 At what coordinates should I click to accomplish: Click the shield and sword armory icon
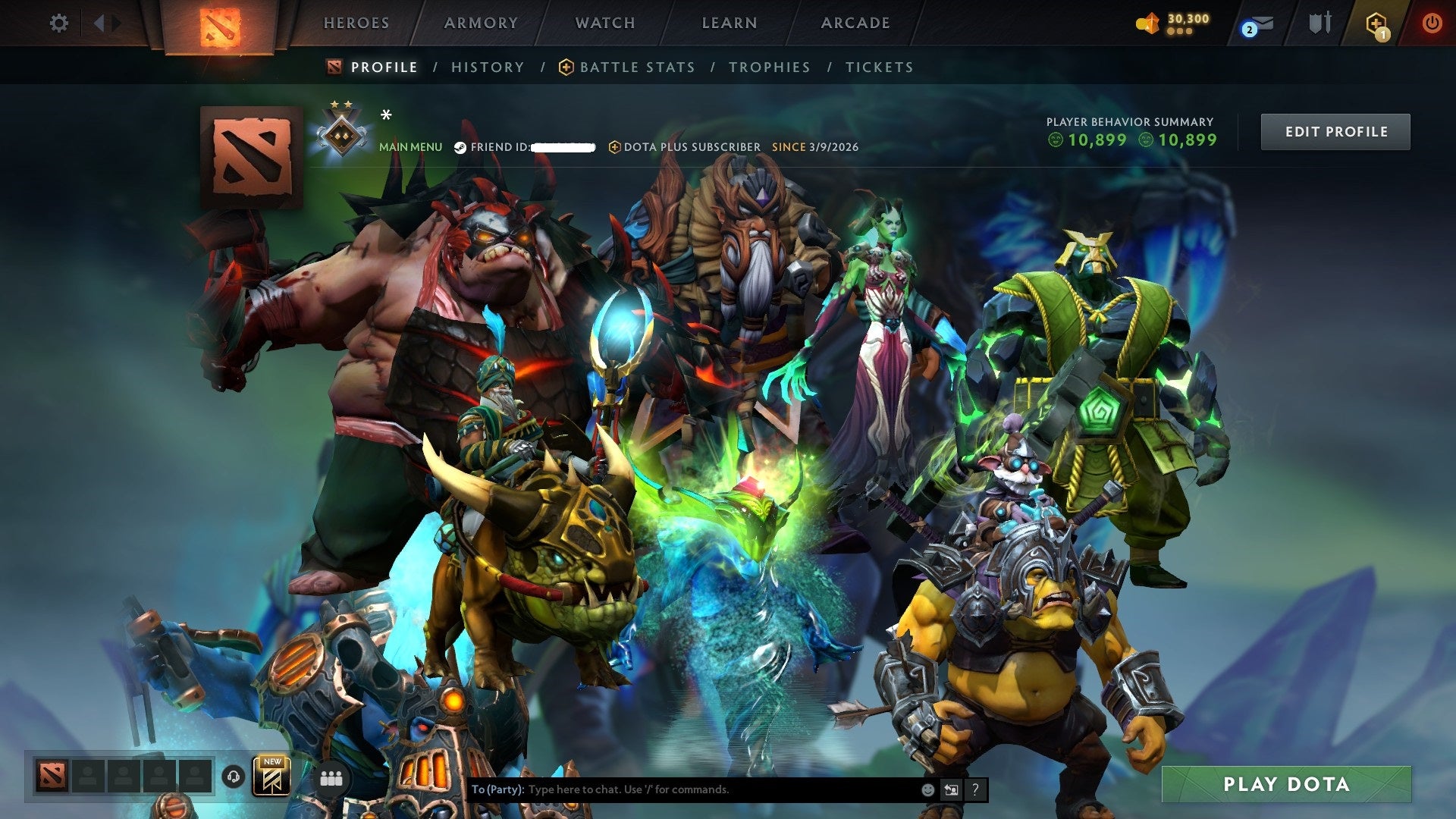(x=1319, y=23)
